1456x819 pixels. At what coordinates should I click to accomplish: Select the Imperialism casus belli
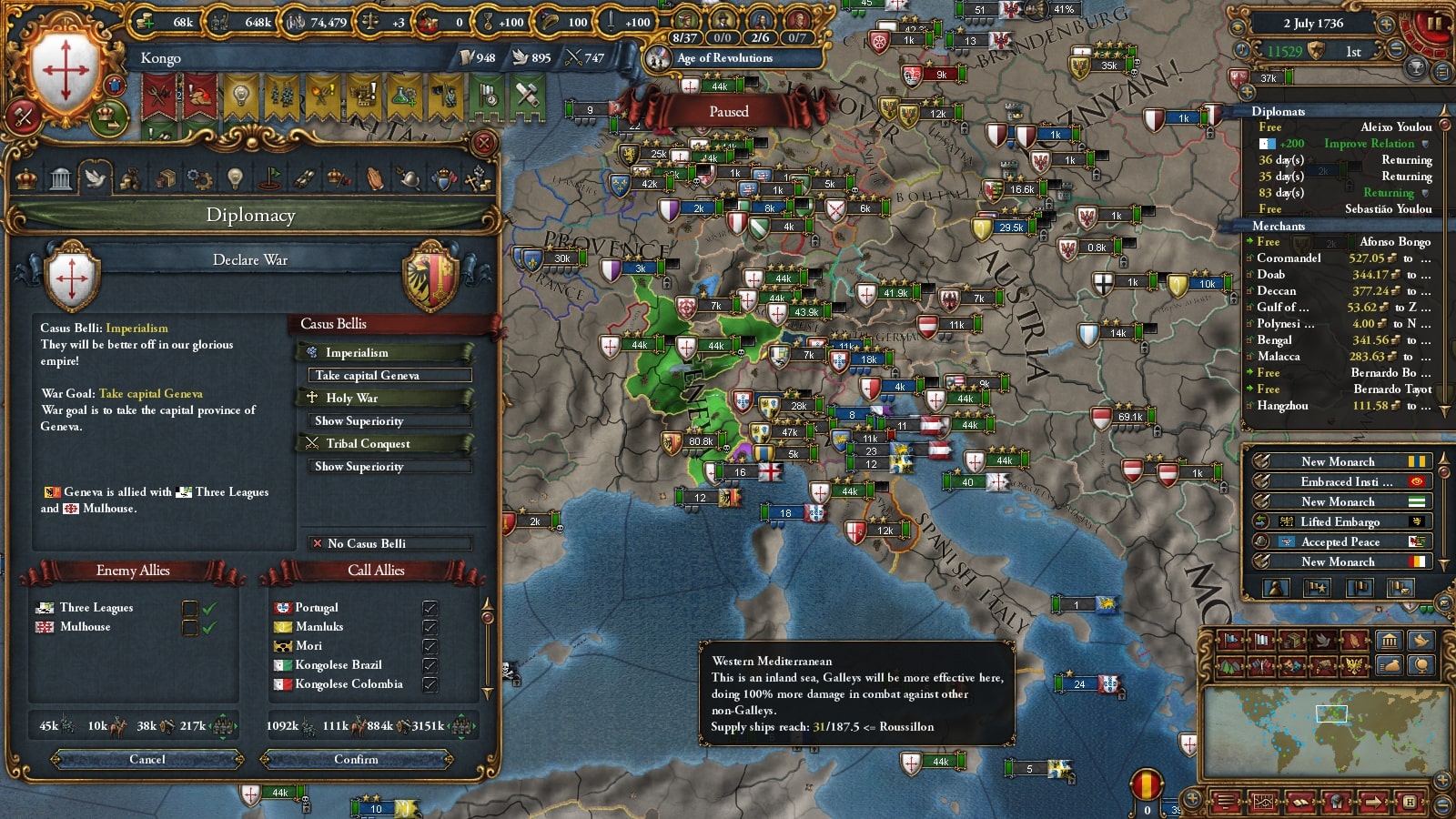(x=384, y=352)
